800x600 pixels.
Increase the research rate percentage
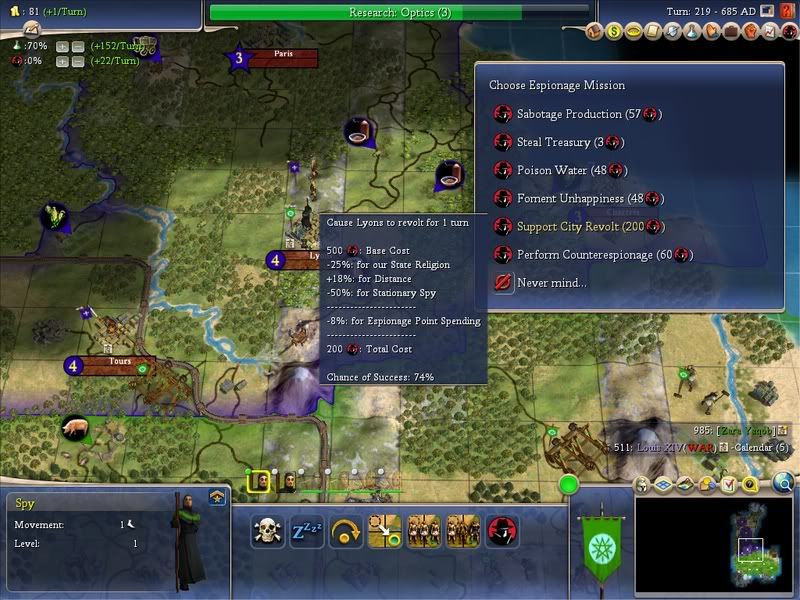click(63, 46)
